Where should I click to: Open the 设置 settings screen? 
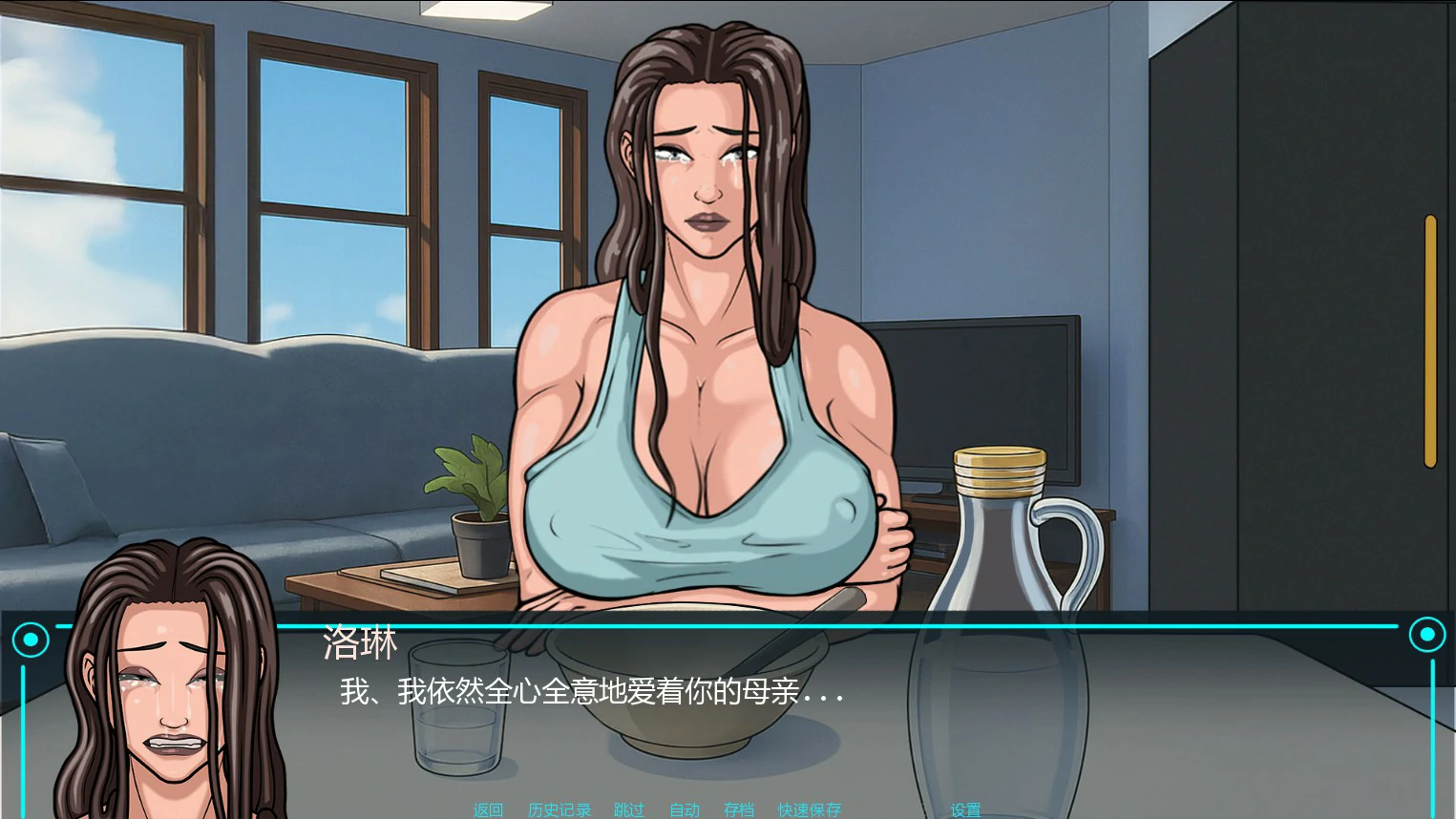pyautogui.click(x=964, y=809)
